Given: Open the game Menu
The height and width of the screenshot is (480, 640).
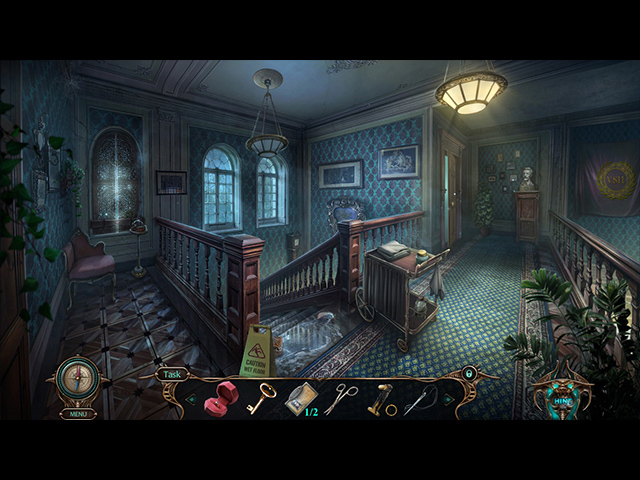Looking at the screenshot, I should tap(78, 413).
